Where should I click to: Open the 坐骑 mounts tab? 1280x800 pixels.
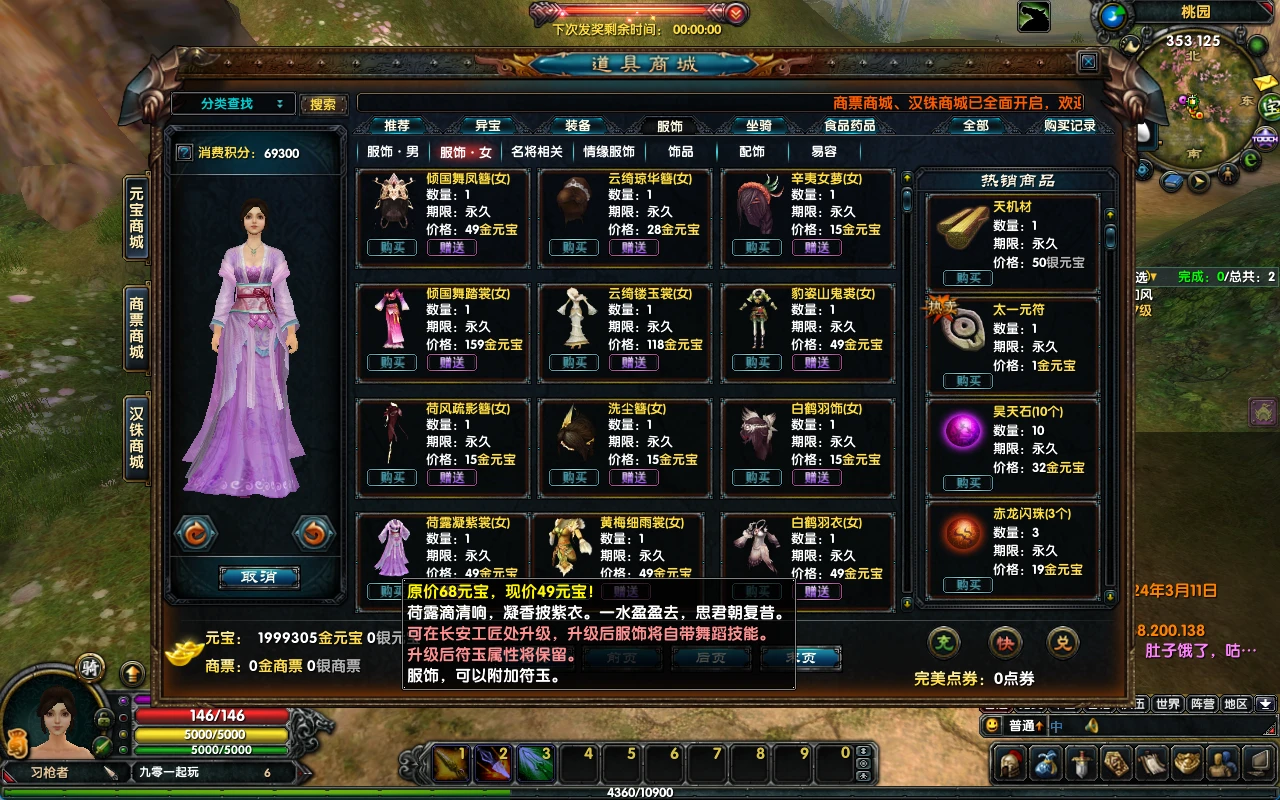pos(758,126)
